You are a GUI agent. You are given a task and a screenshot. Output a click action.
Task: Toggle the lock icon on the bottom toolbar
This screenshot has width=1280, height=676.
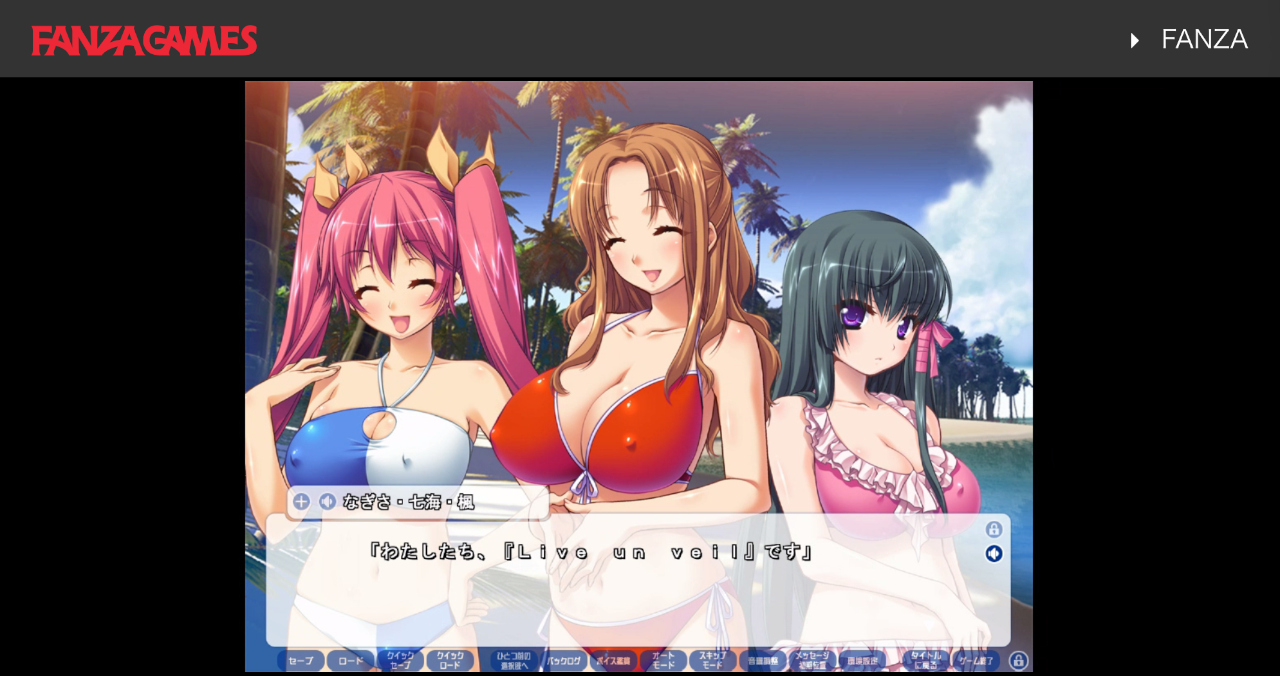pyautogui.click(x=1018, y=661)
